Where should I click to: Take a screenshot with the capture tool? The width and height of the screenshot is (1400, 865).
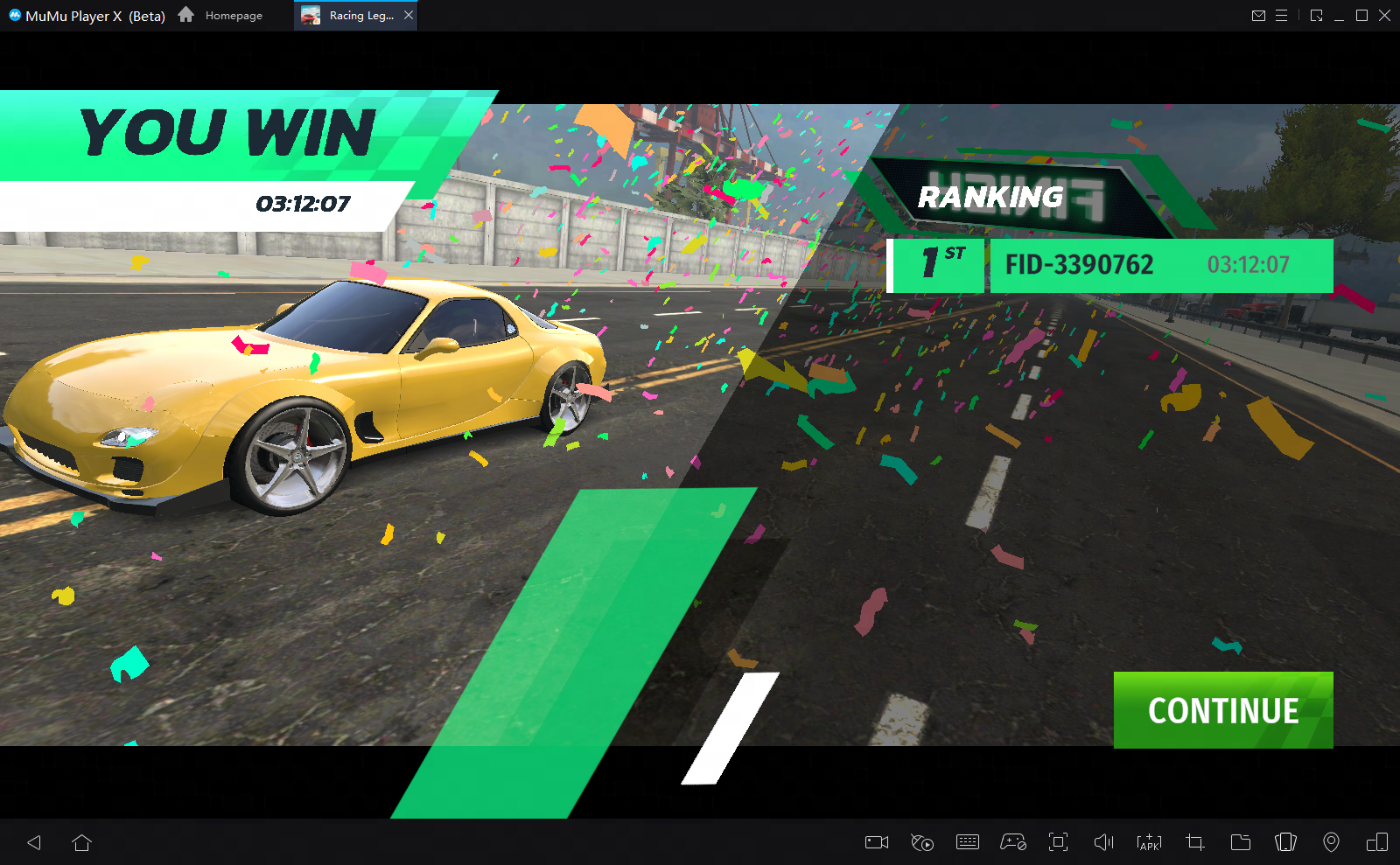point(1193,842)
